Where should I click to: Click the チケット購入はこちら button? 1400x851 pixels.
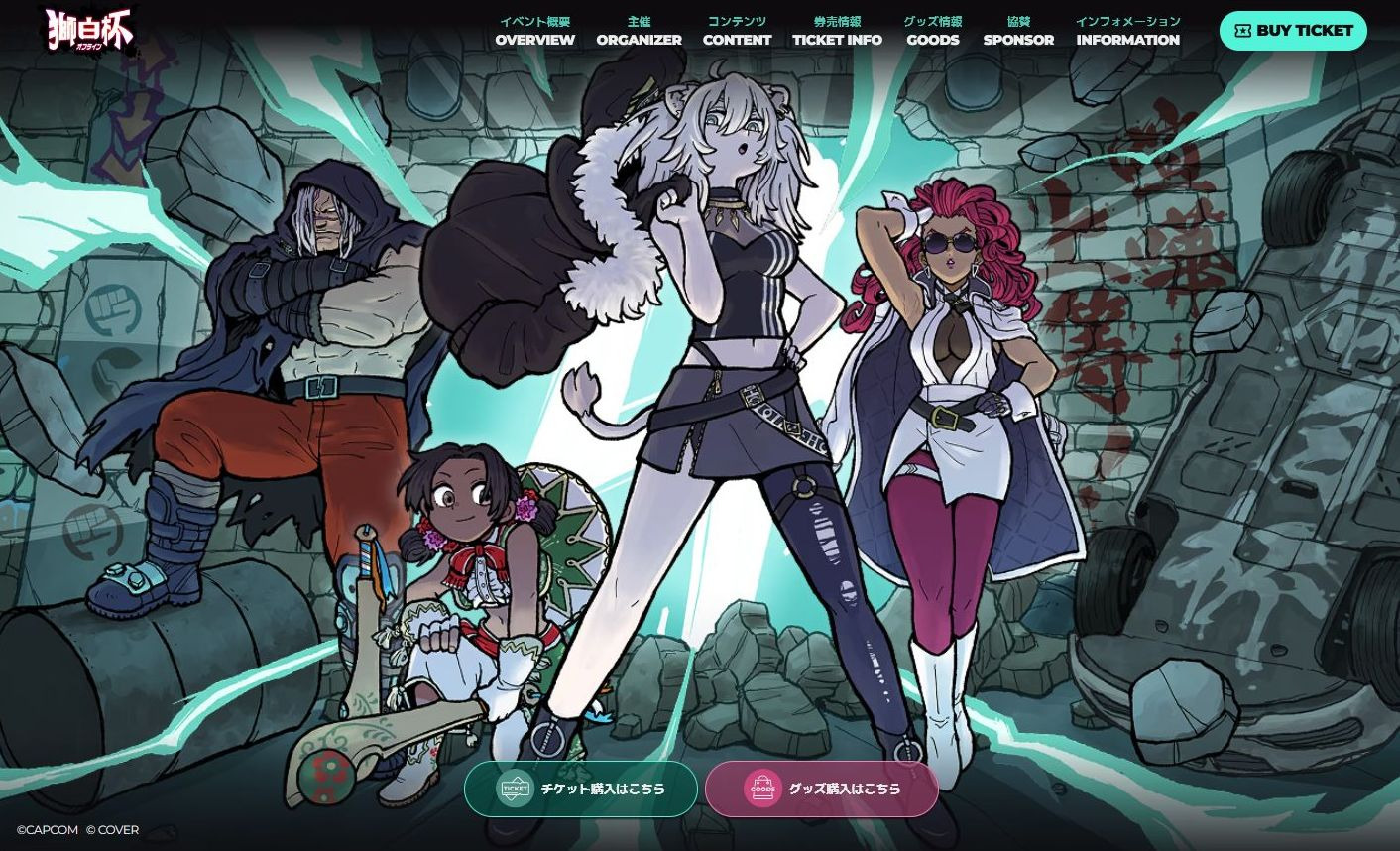coord(580,789)
